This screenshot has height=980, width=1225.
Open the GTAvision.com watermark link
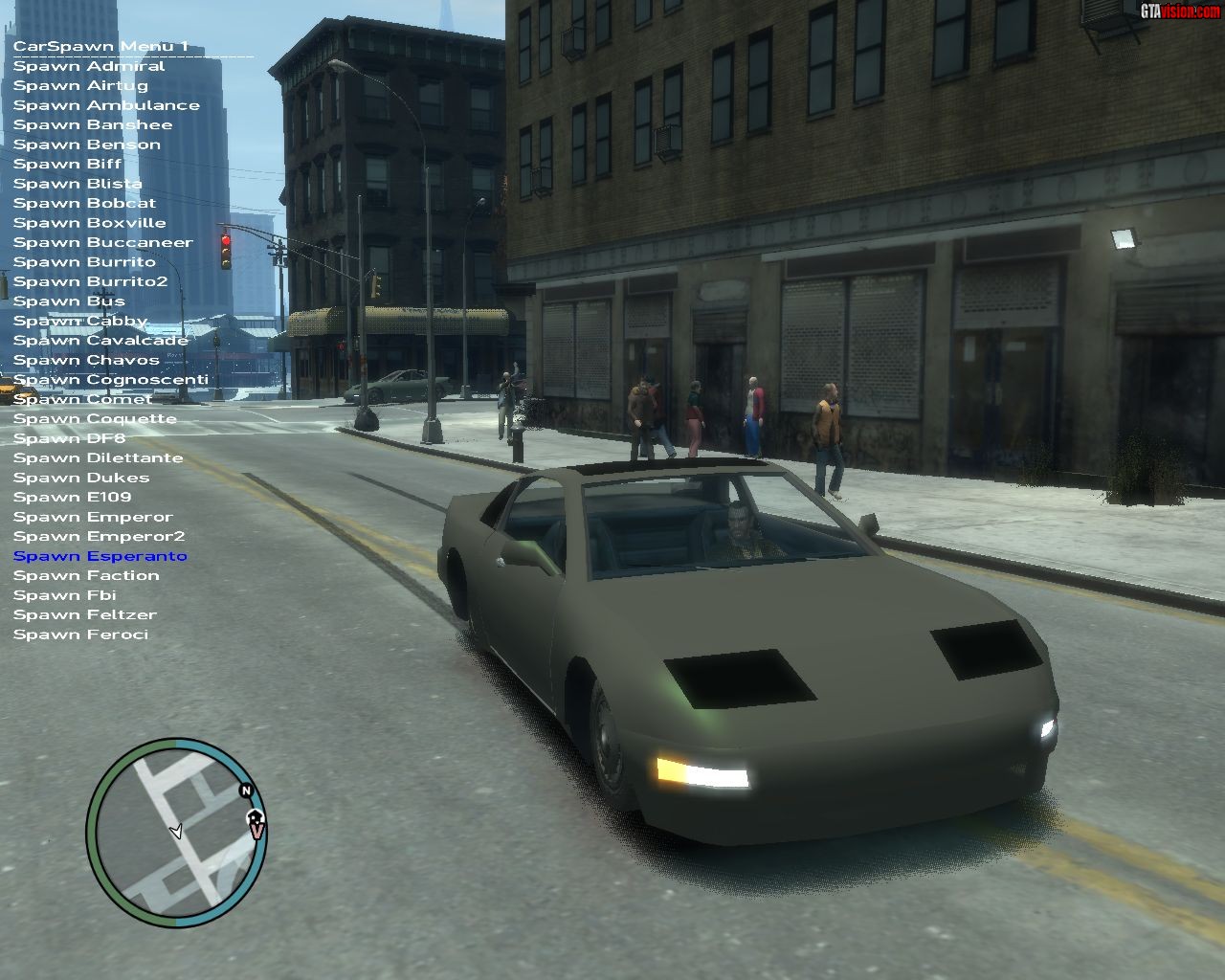tap(1180, 11)
